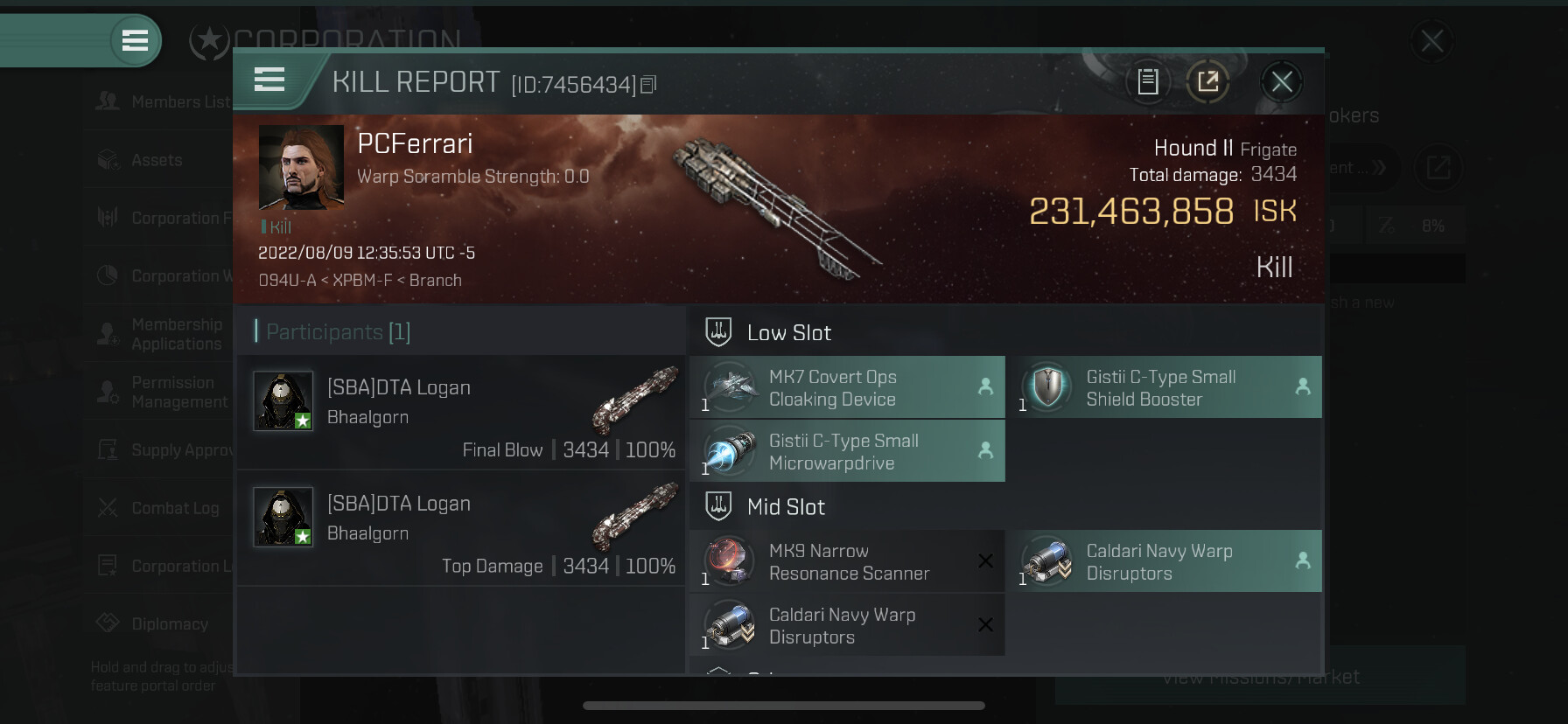Open the main menu in top-left corner
The height and width of the screenshot is (724, 1568).
click(135, 40)
